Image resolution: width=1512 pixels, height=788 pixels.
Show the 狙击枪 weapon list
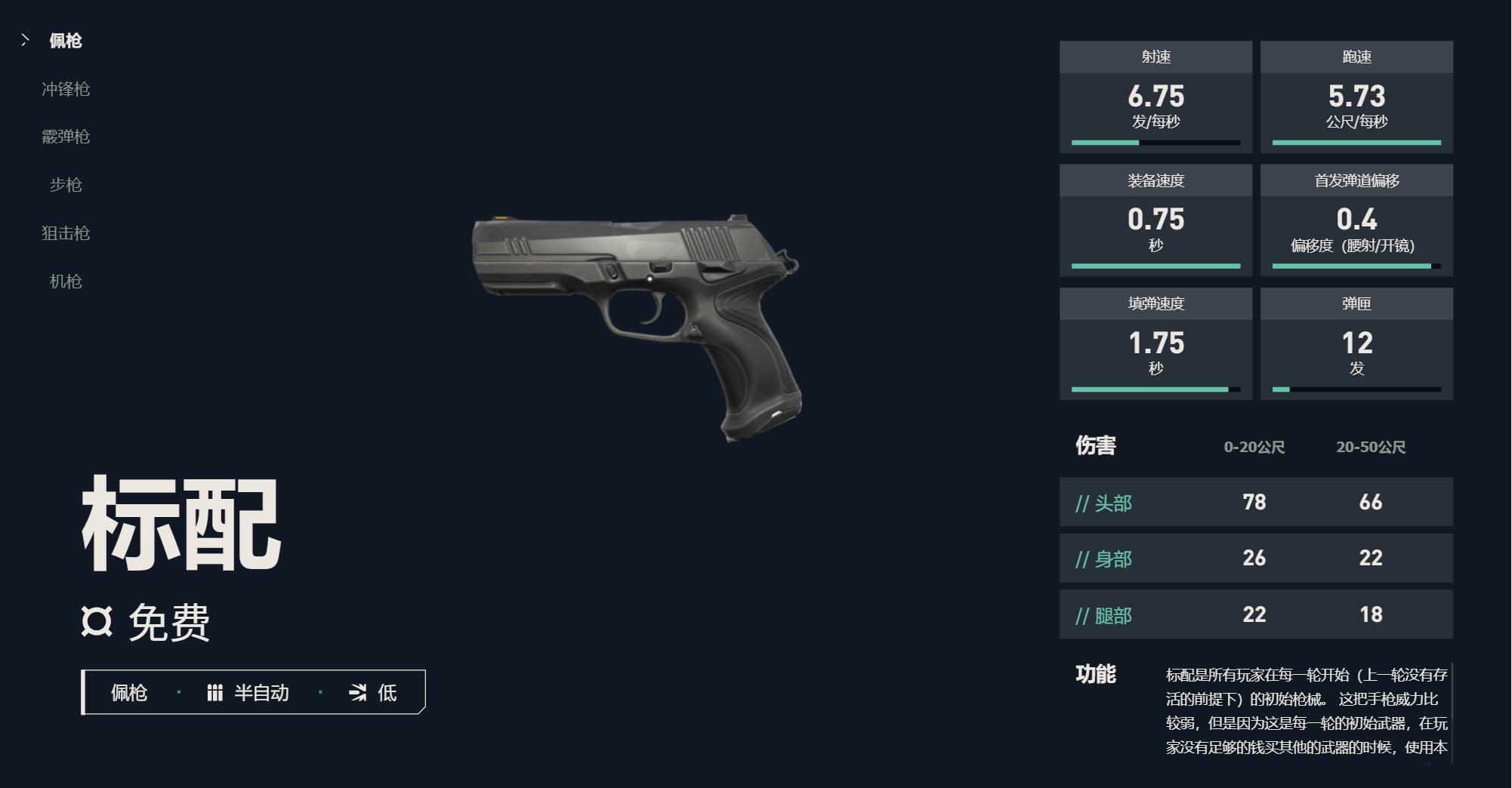(66, 233)
